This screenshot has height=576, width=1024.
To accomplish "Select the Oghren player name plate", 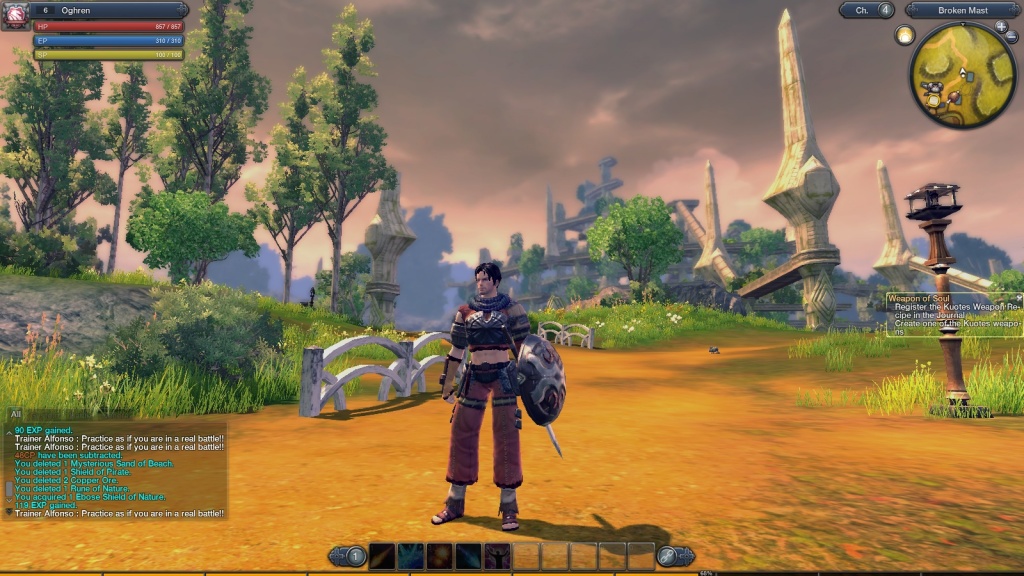I will tap(110, 10).
